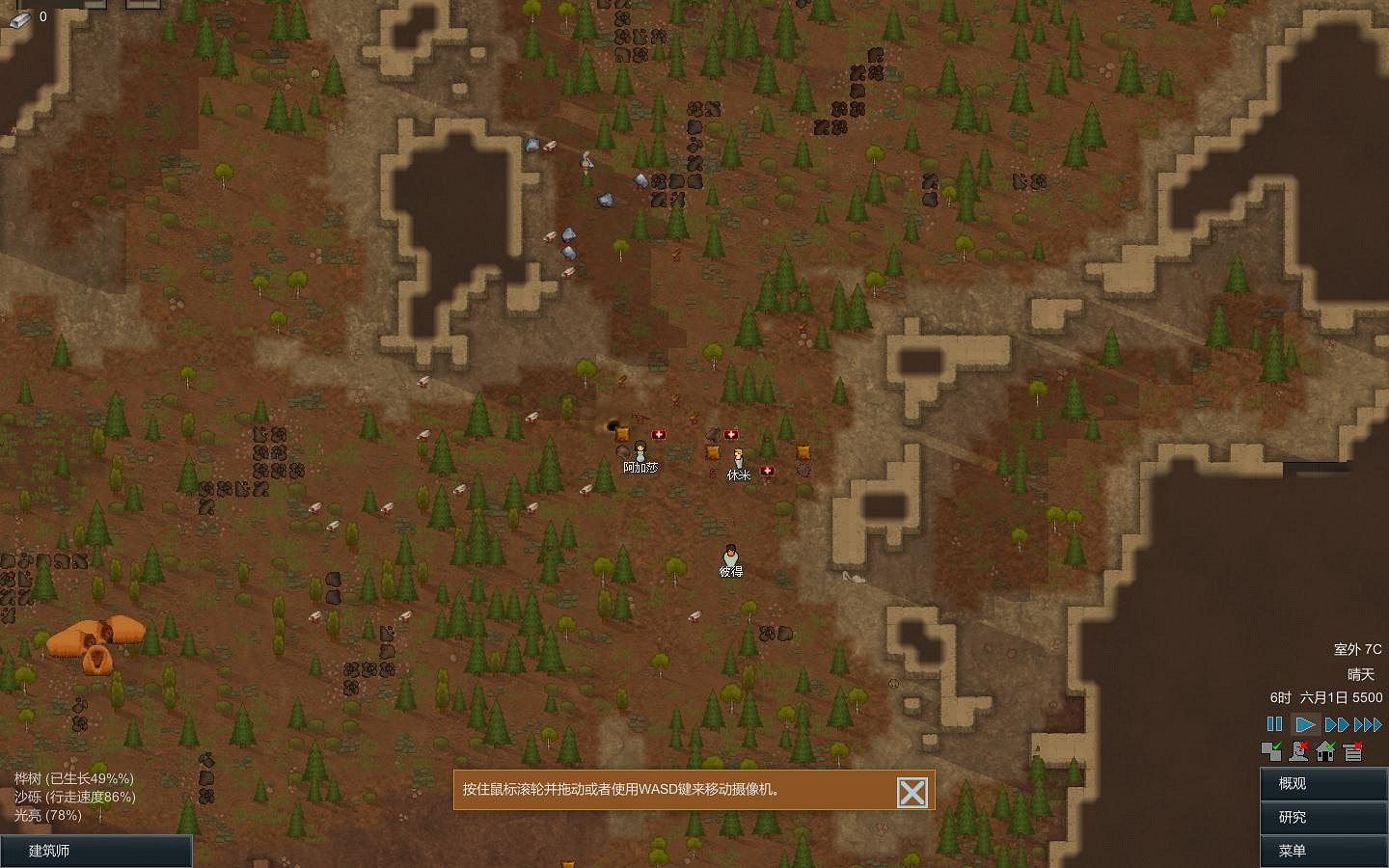Open the 菜单 game menu
The image size is (1389, 868).
point(1322,852)
